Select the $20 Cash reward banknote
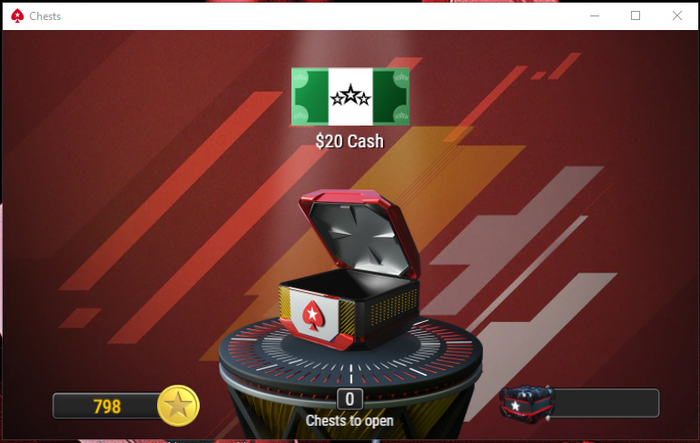This screenshot has height=443, width=700. 350,97
